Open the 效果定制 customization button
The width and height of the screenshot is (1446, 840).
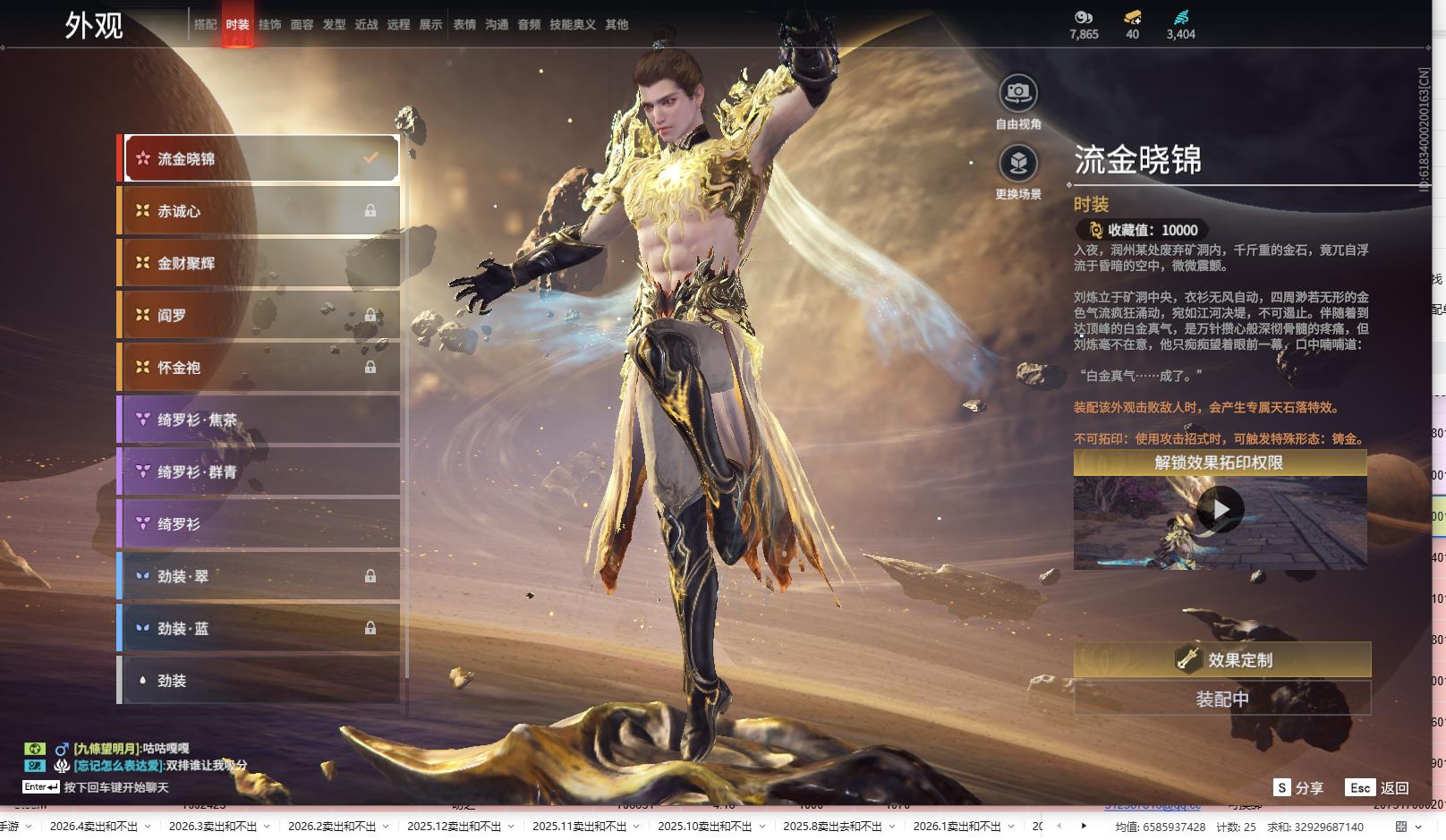(1221, 660)
